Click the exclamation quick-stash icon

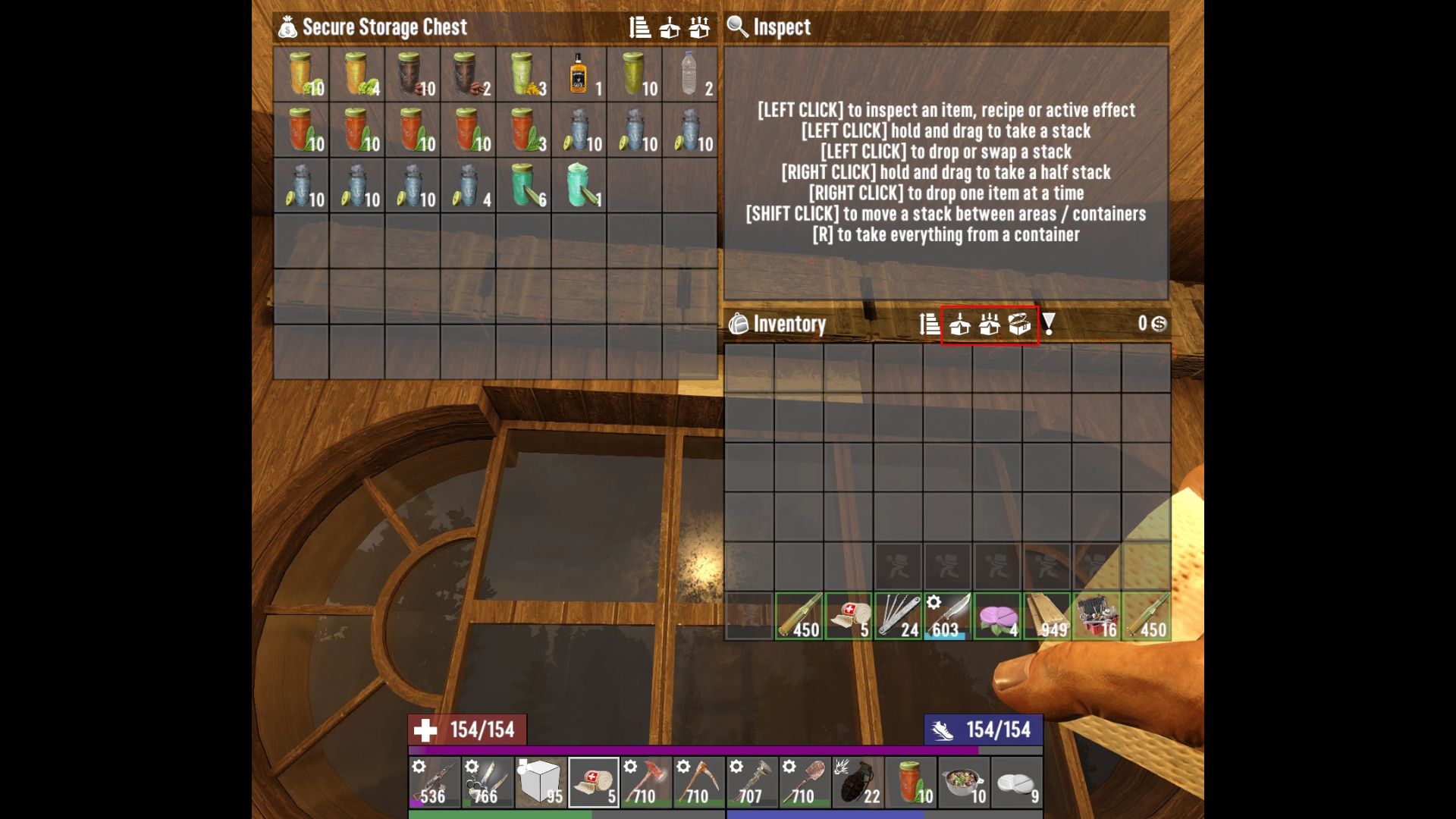pyautogui.click(x=1047, y=325)
